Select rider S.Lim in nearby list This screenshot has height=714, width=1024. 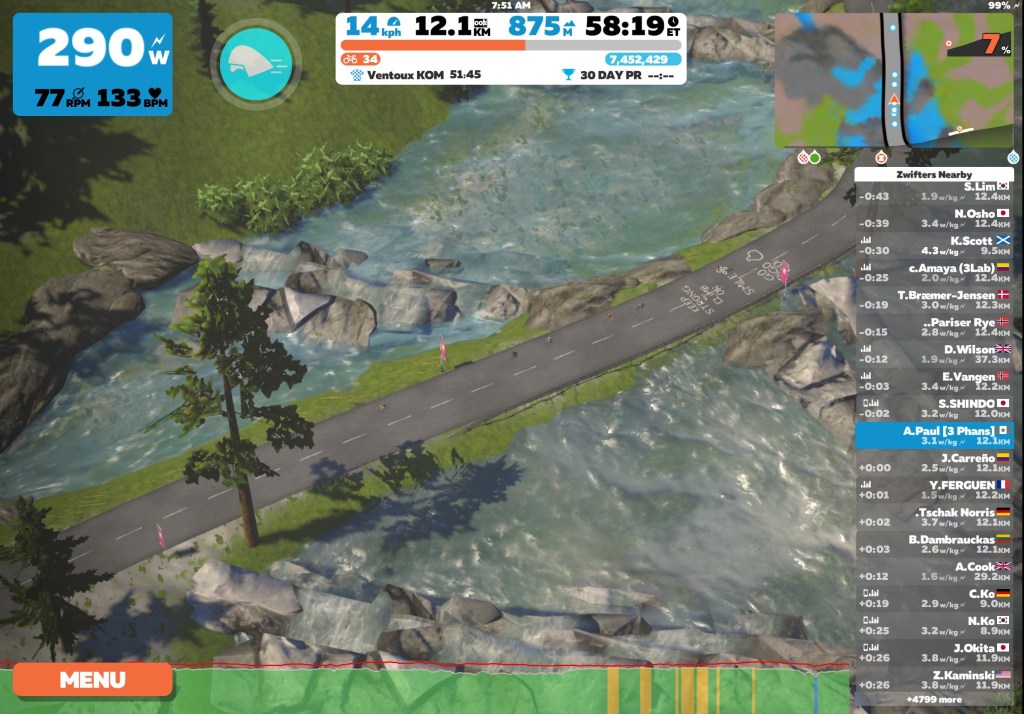(x=933, y=192)
